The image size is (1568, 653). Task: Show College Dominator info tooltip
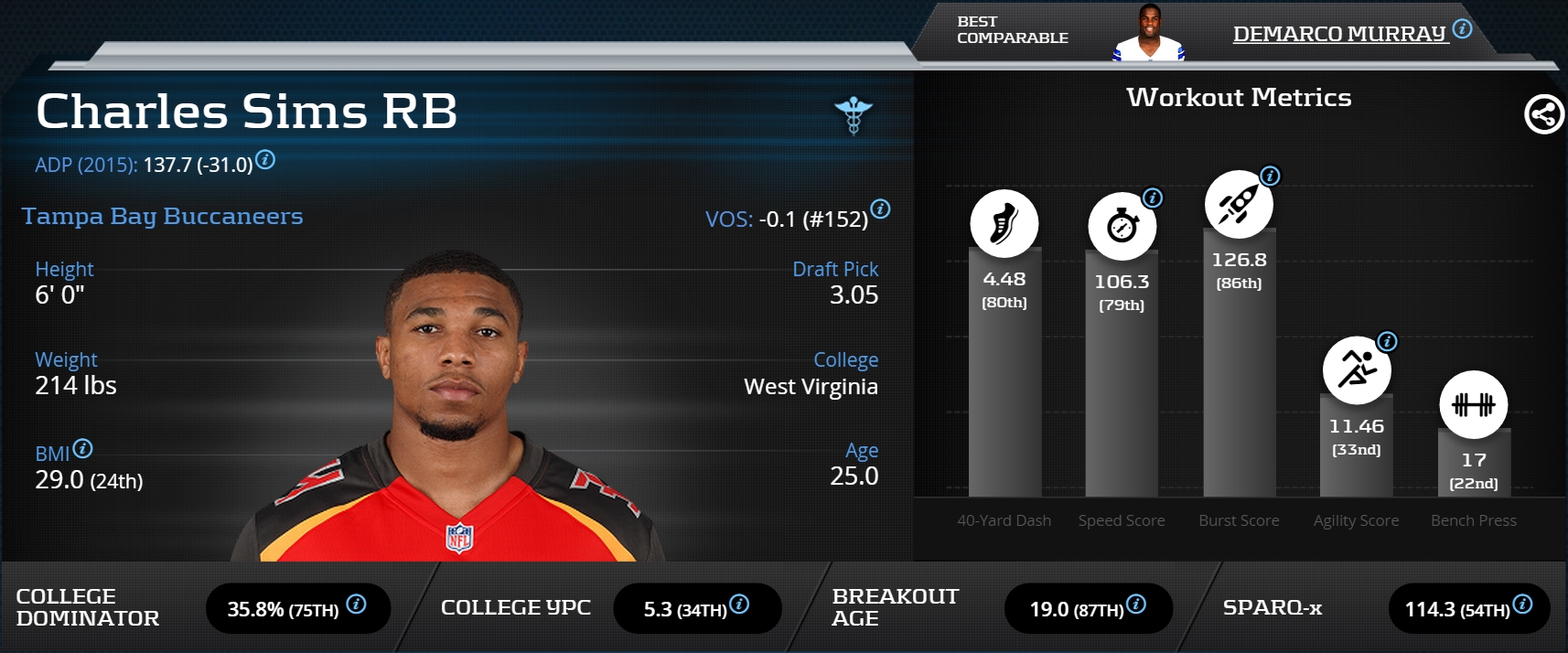click(357, 604)
